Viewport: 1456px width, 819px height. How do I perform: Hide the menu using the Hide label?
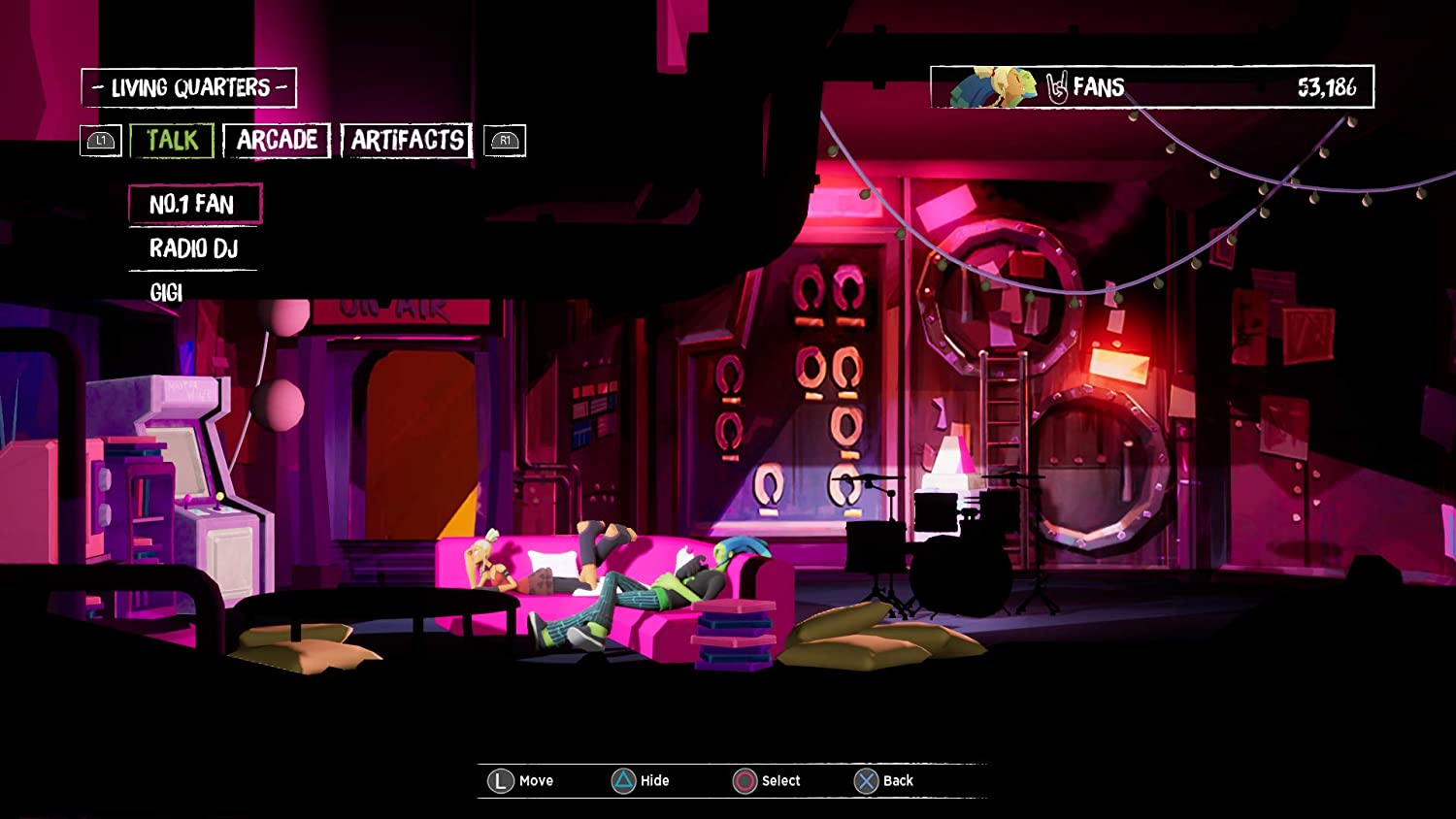[x=656, y=779]
